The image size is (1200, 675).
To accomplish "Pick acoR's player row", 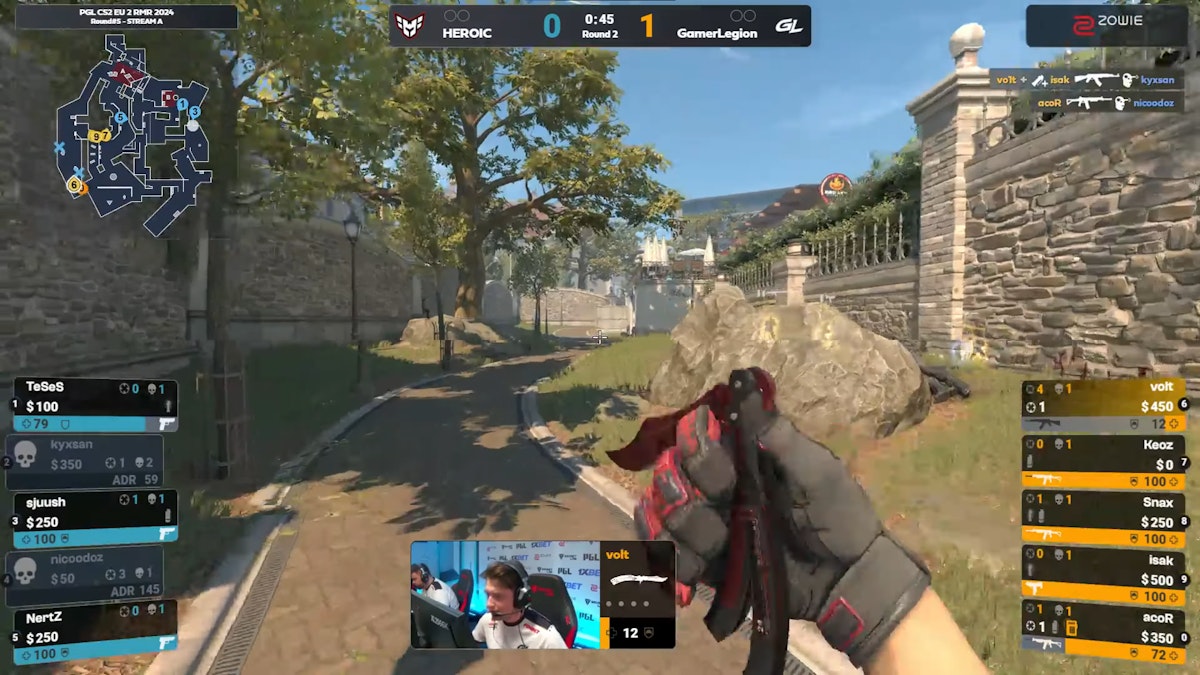I will (x=1103, y=625).
